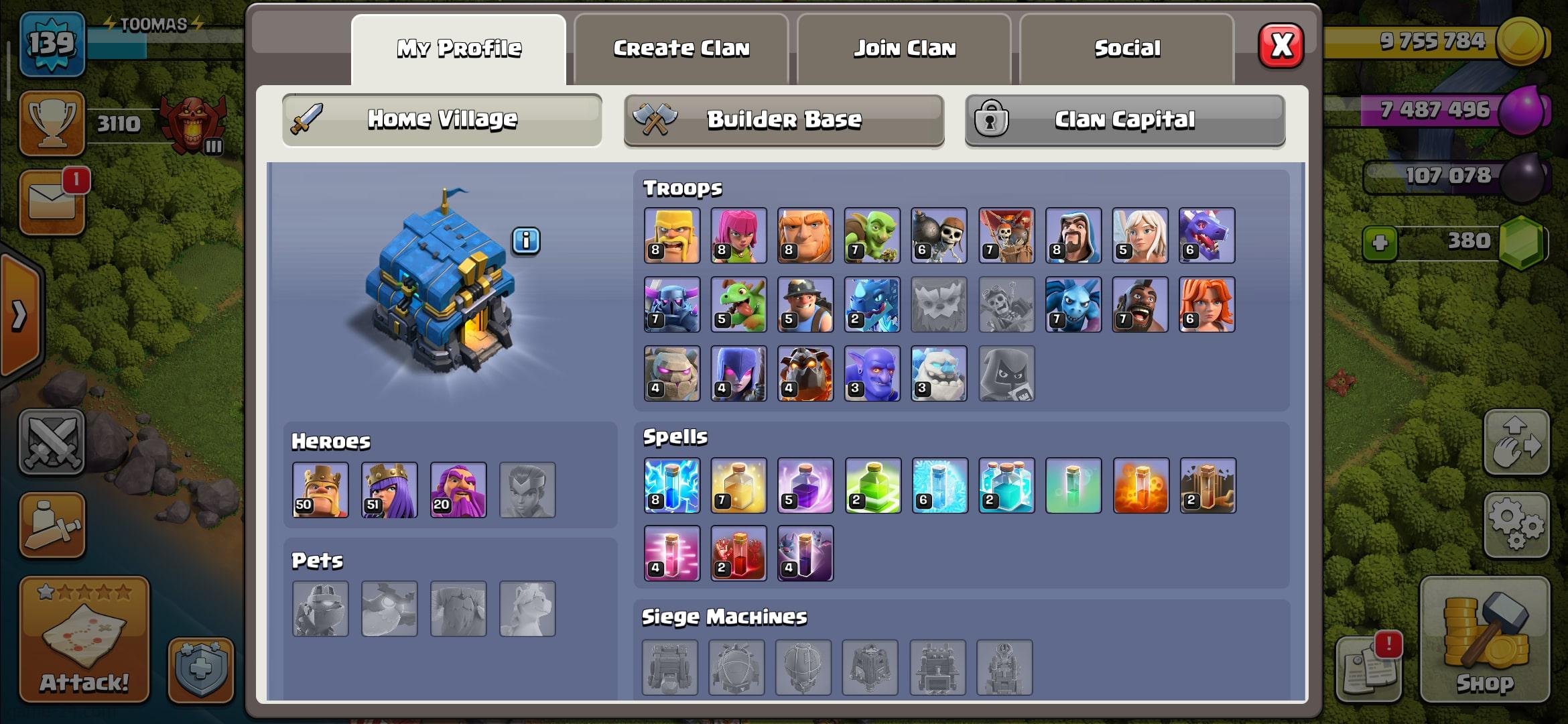Screen dimensions: 1568x724
Task: Click the P.E.K.K.A troop icon
Action: click(x=671, y=304)
